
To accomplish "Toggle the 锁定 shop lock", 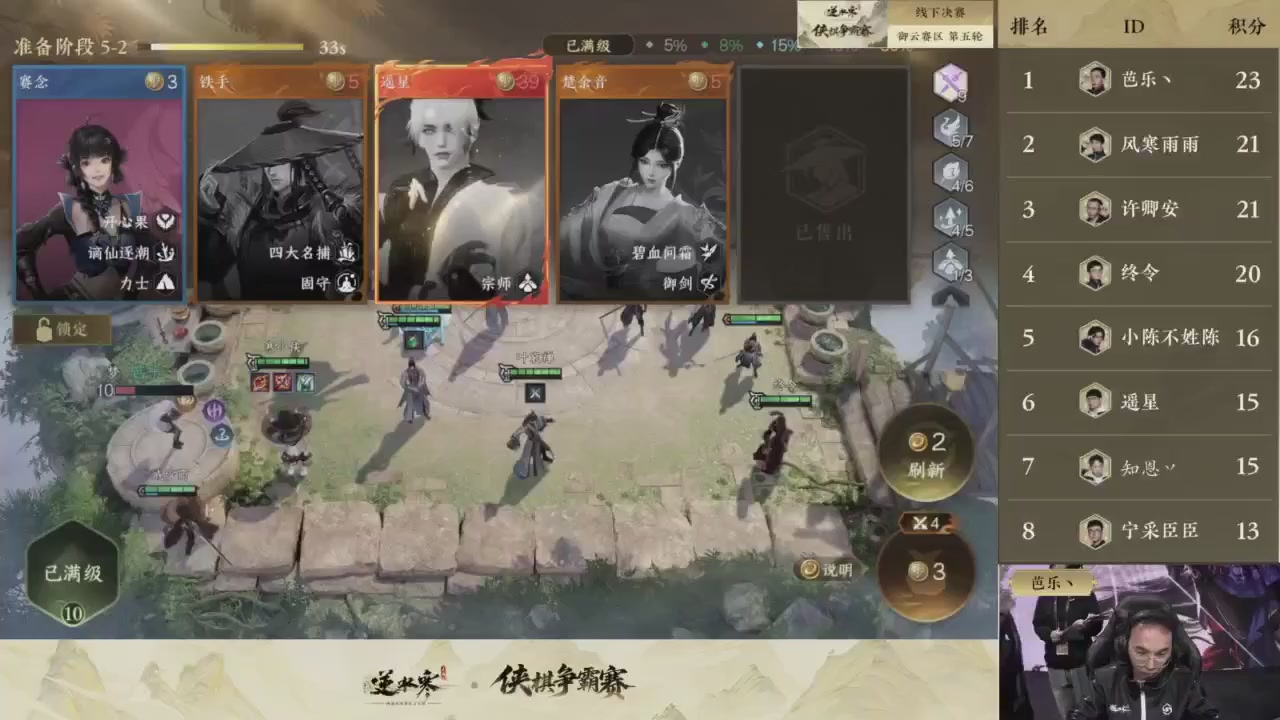I will pyautogui.click(x=59, y=330).
